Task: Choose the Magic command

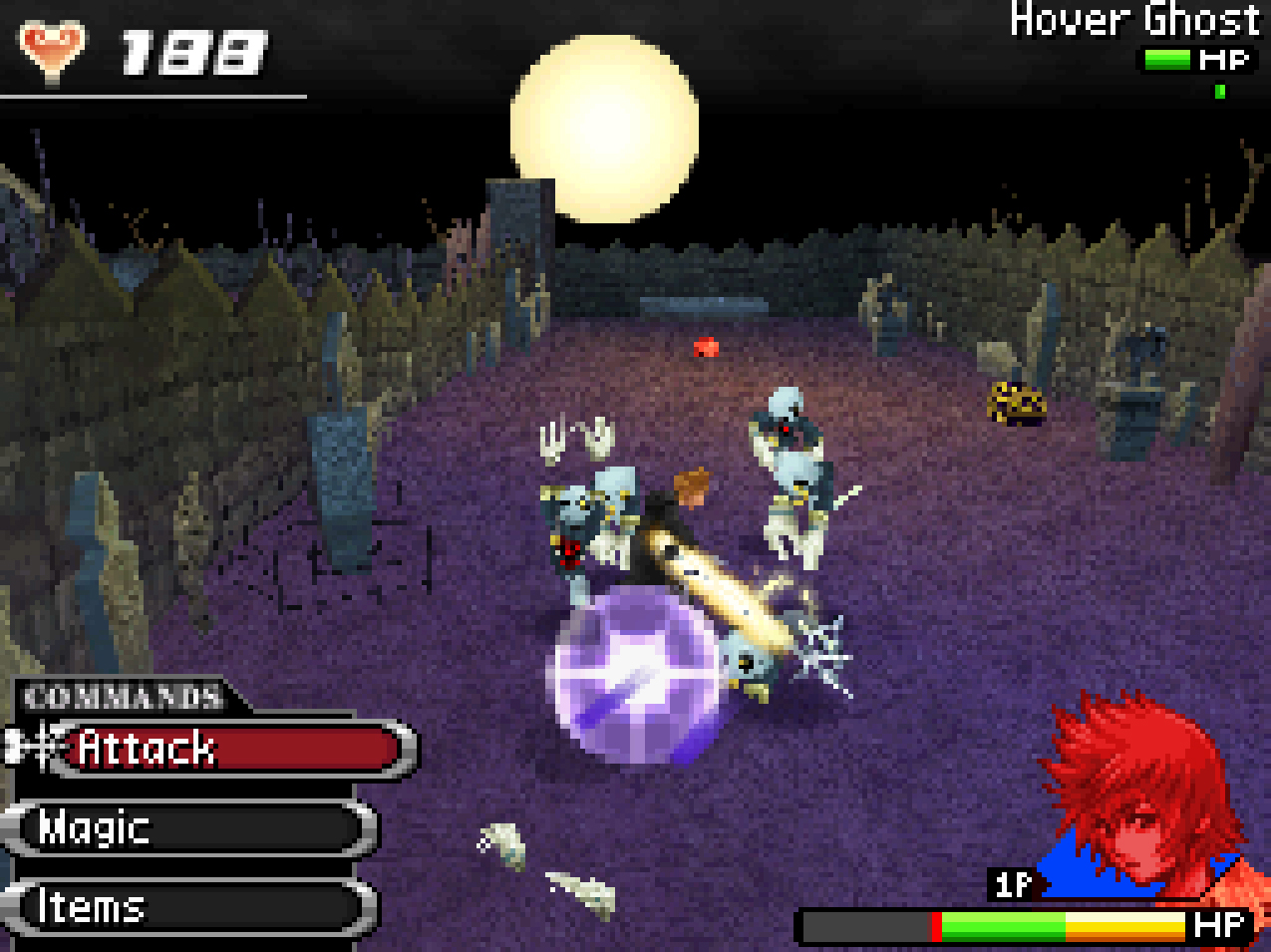Action: pyautogui.click(x=189, y=827)
